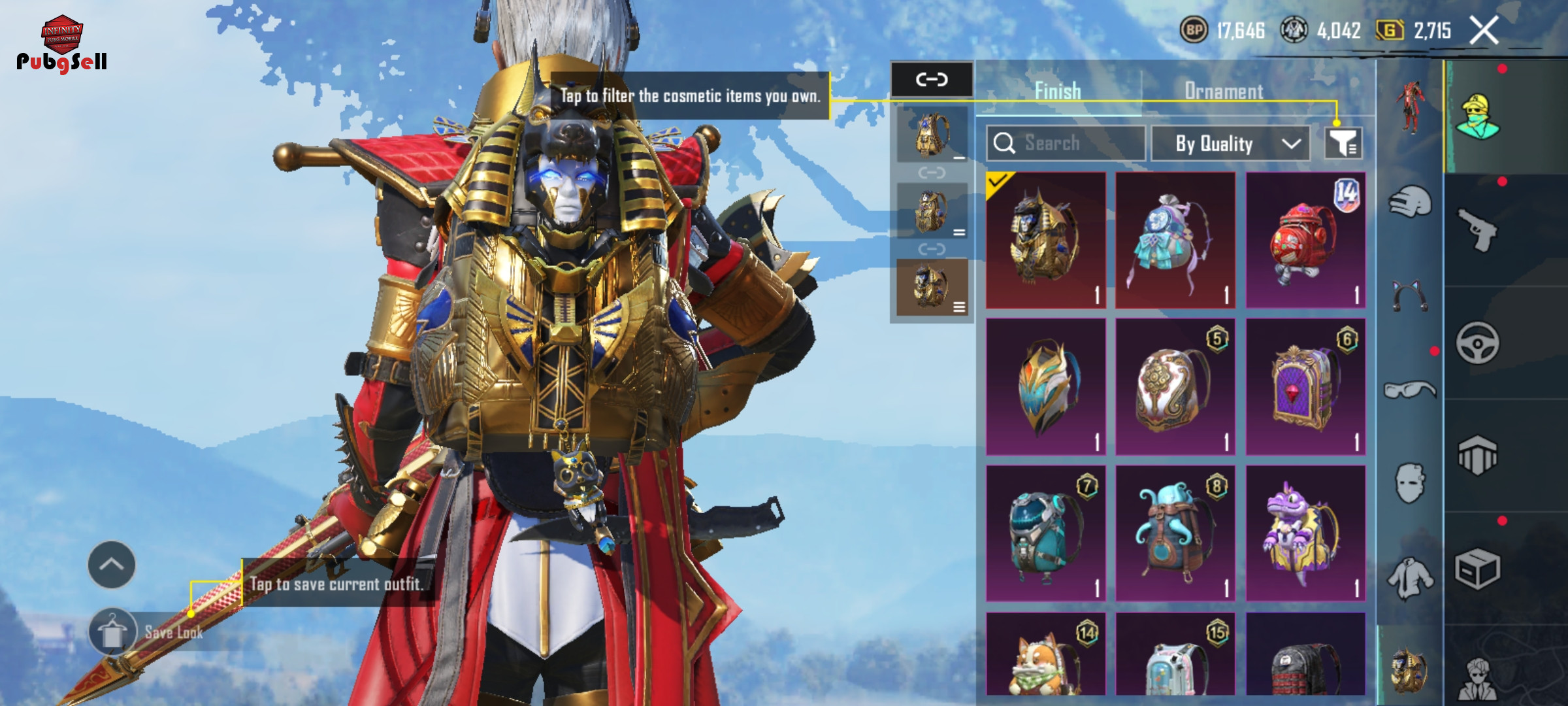Select the golden pharaoh backpack skin
The height and width of the screenshot is (706, 1568).
click(x=1045, y=240)
